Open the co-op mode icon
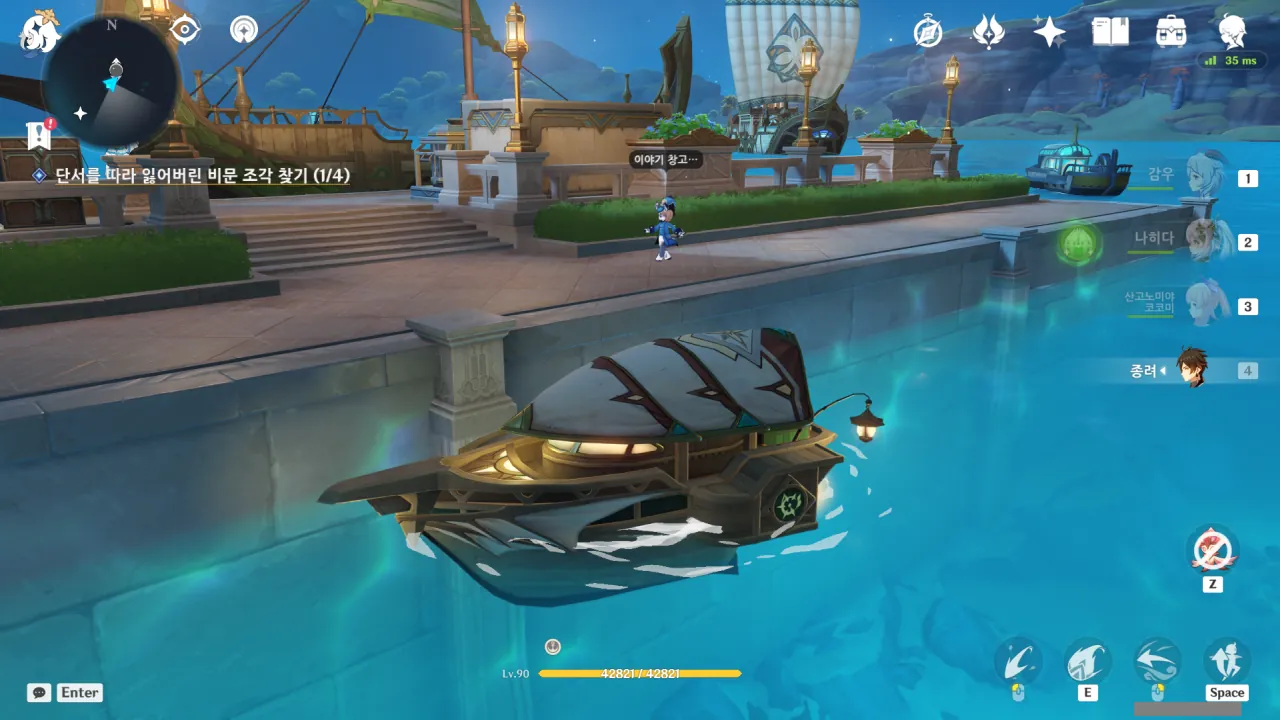The width and height of the screenshot is (1280, 720). (x=243, y=30)
